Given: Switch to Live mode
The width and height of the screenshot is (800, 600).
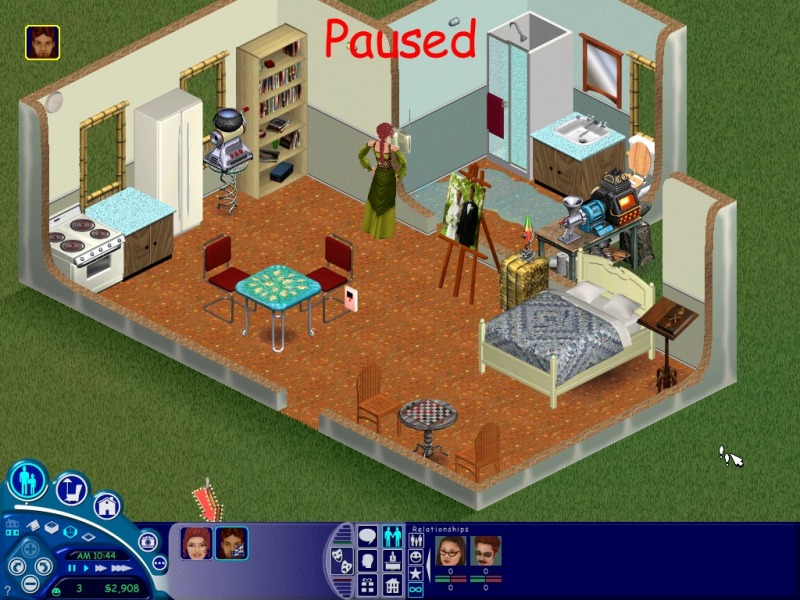Looking at the screenshot, I should [28, 480].
